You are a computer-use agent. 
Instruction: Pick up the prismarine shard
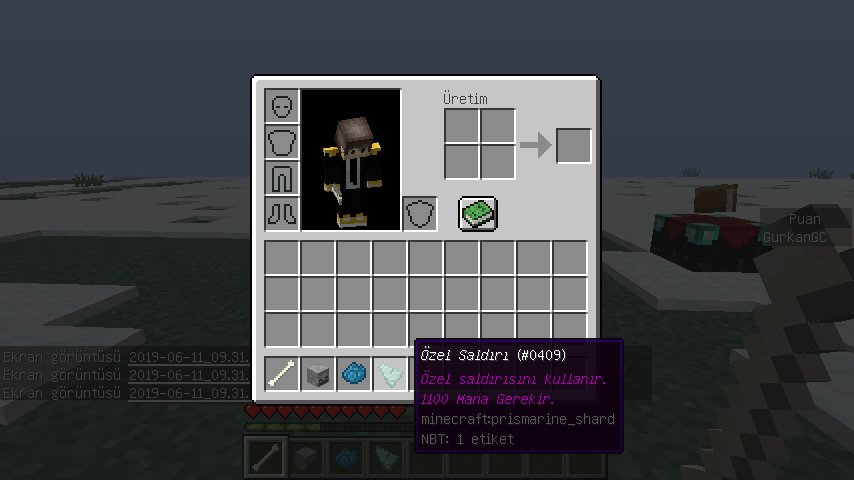tap(390, 374)
